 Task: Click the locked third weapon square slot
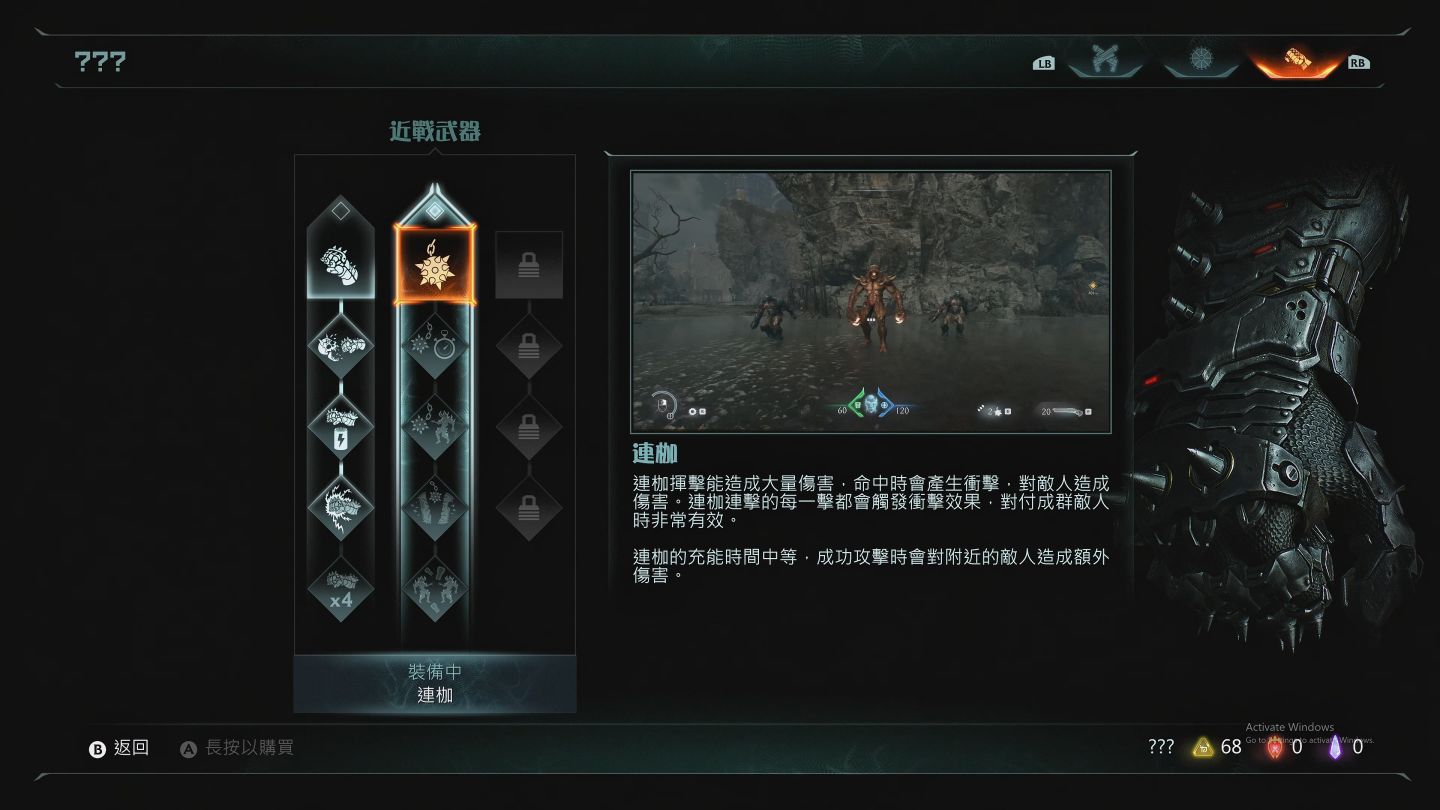tap(529, 265)
